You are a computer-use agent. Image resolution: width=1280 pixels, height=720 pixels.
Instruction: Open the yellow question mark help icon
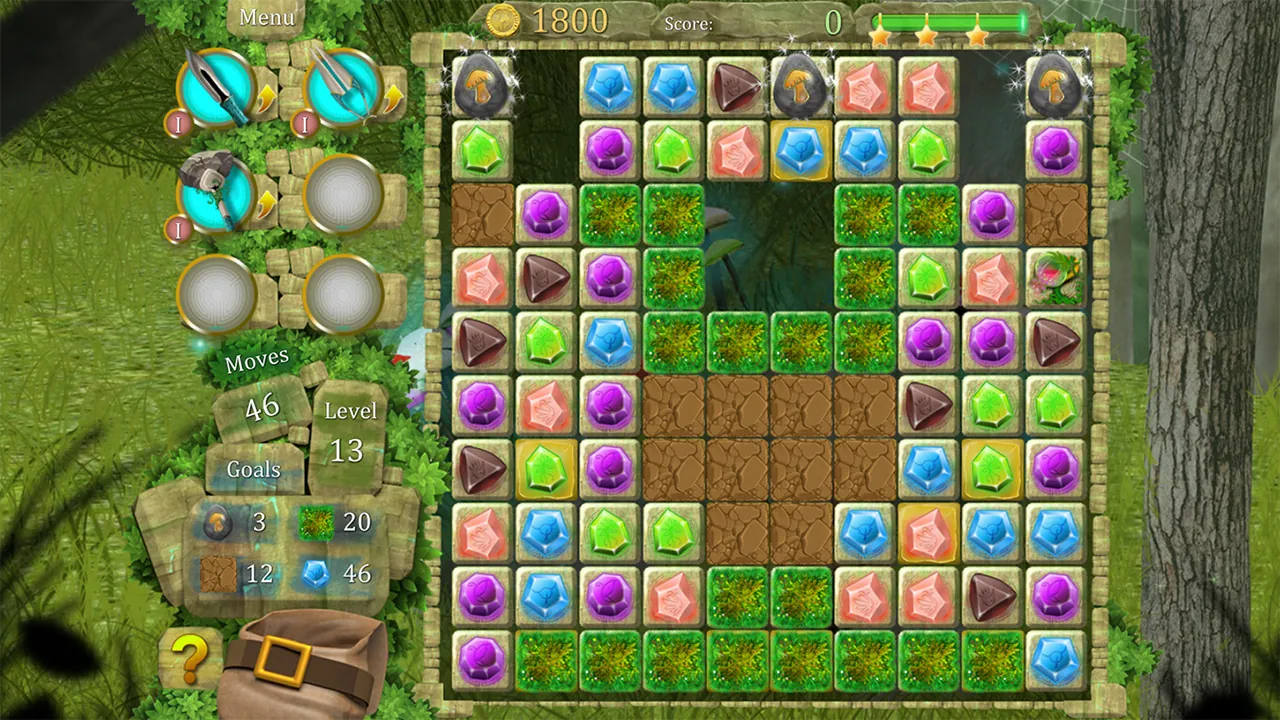pos(190,659)
